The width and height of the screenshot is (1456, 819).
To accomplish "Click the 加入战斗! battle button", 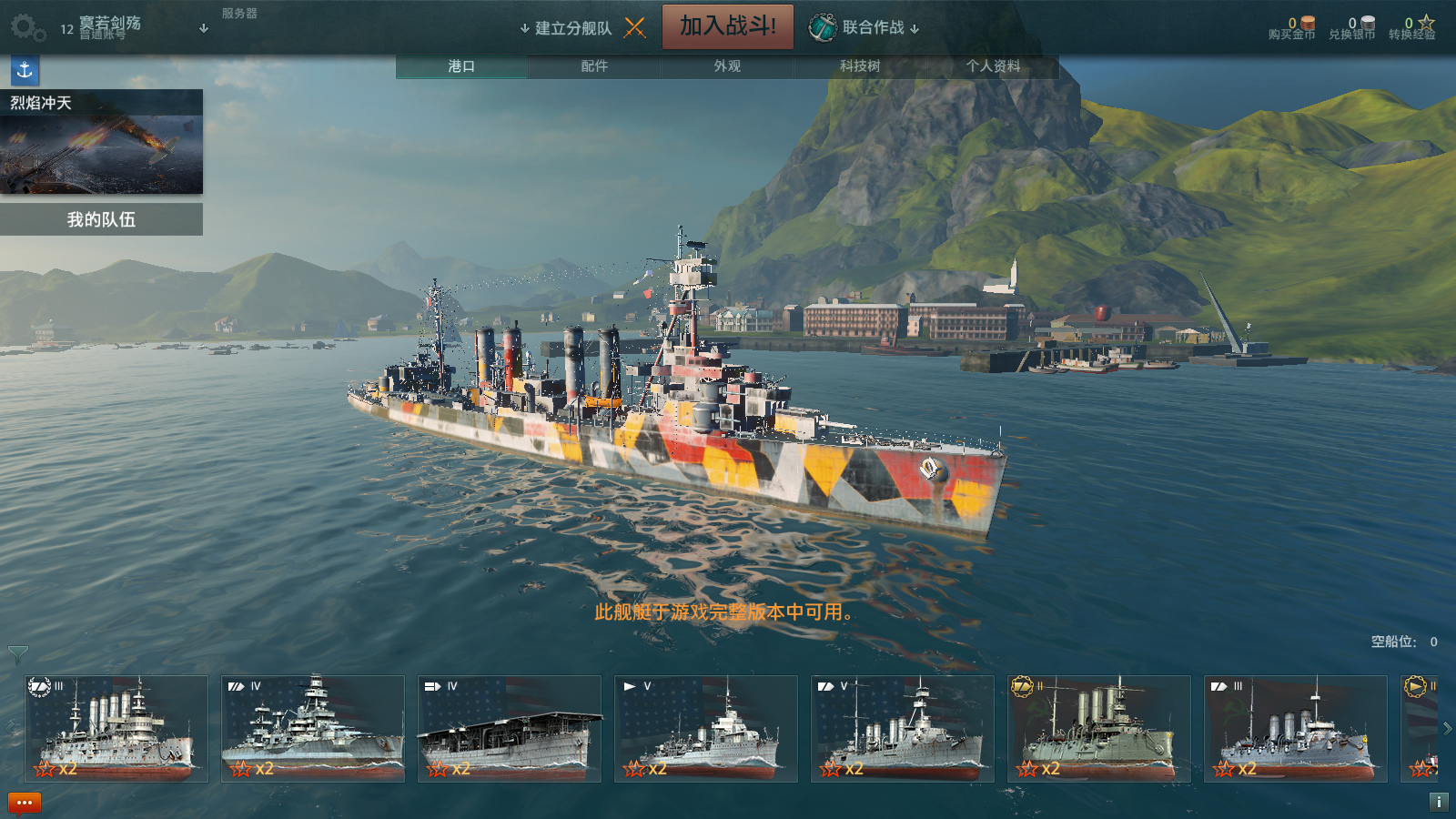I will (727, 26).
